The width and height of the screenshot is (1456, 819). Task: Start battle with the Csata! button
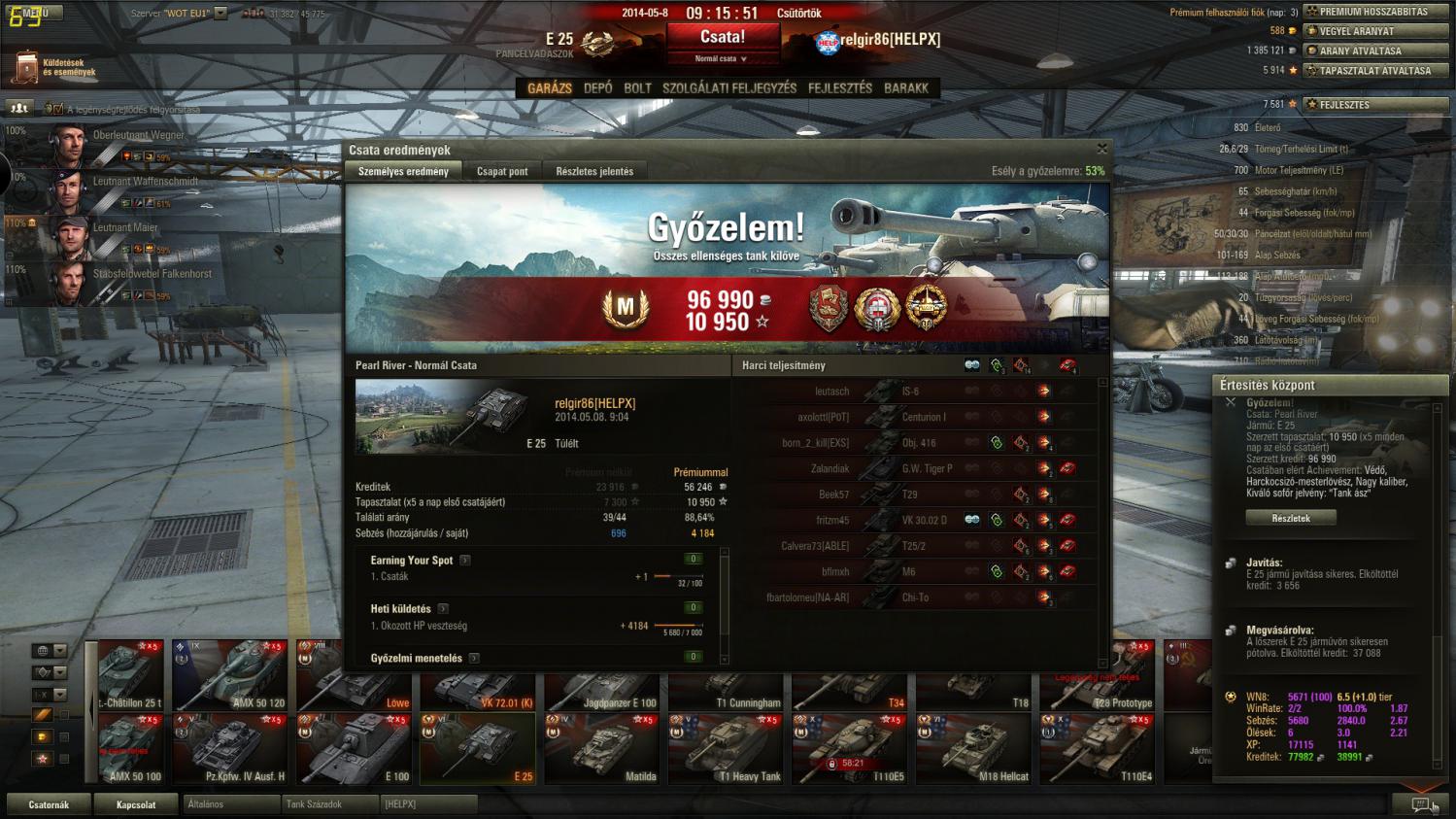(723, 38)
